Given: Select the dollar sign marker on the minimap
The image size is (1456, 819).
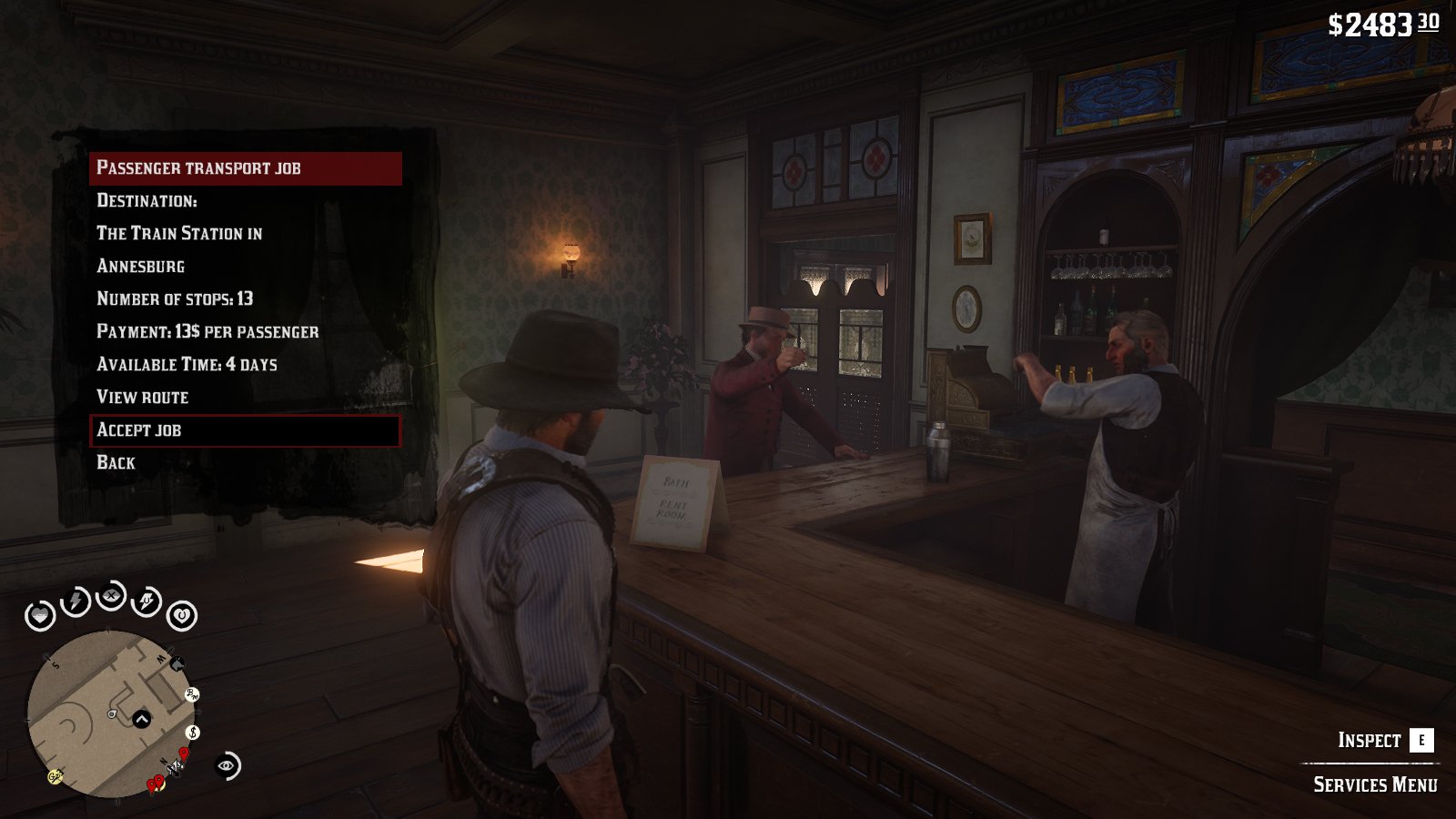Looking at the screenshot, I should pyautogui.click(x=193, y=733).
